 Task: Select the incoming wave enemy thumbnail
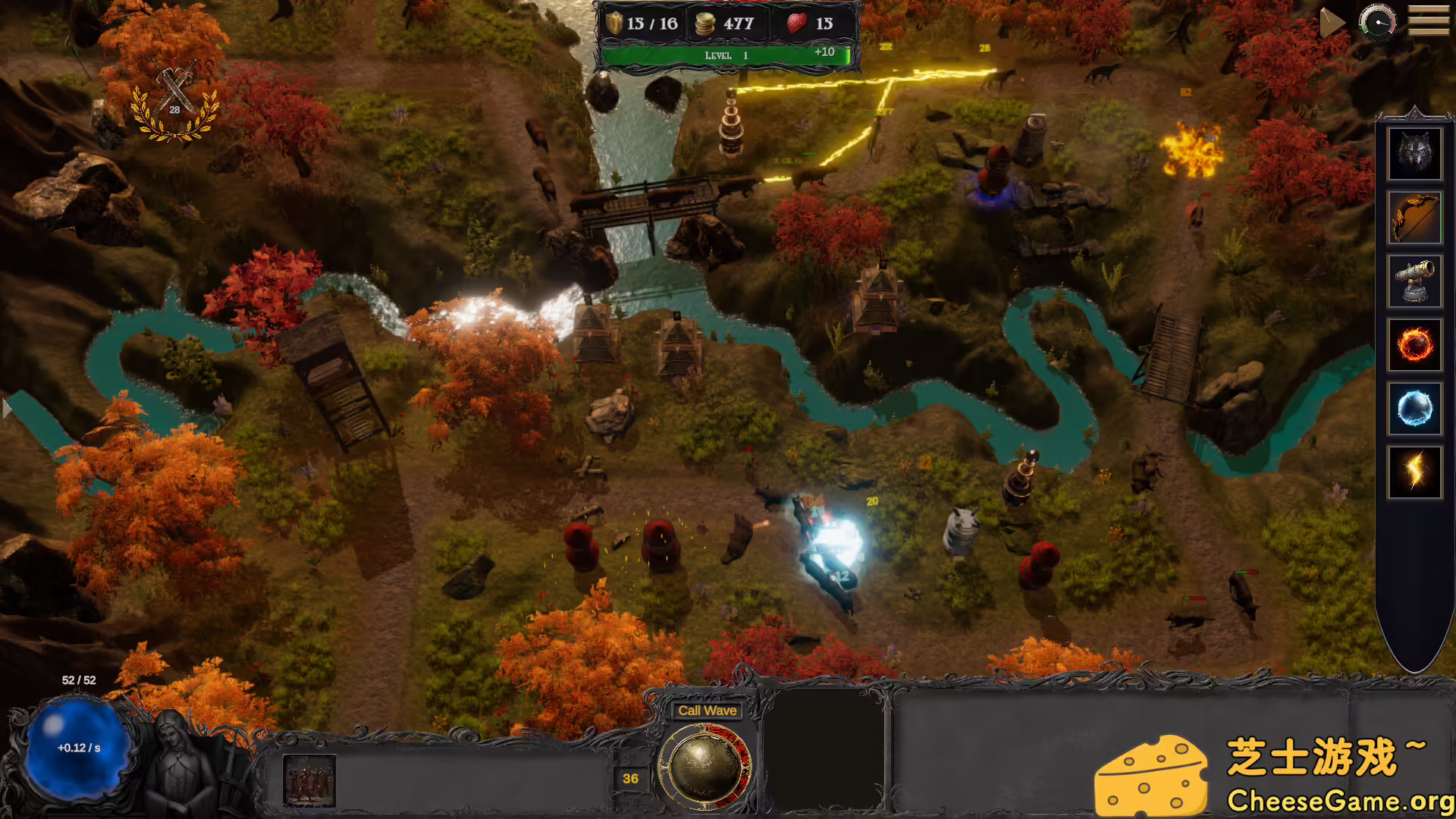[x=309, y=780]
